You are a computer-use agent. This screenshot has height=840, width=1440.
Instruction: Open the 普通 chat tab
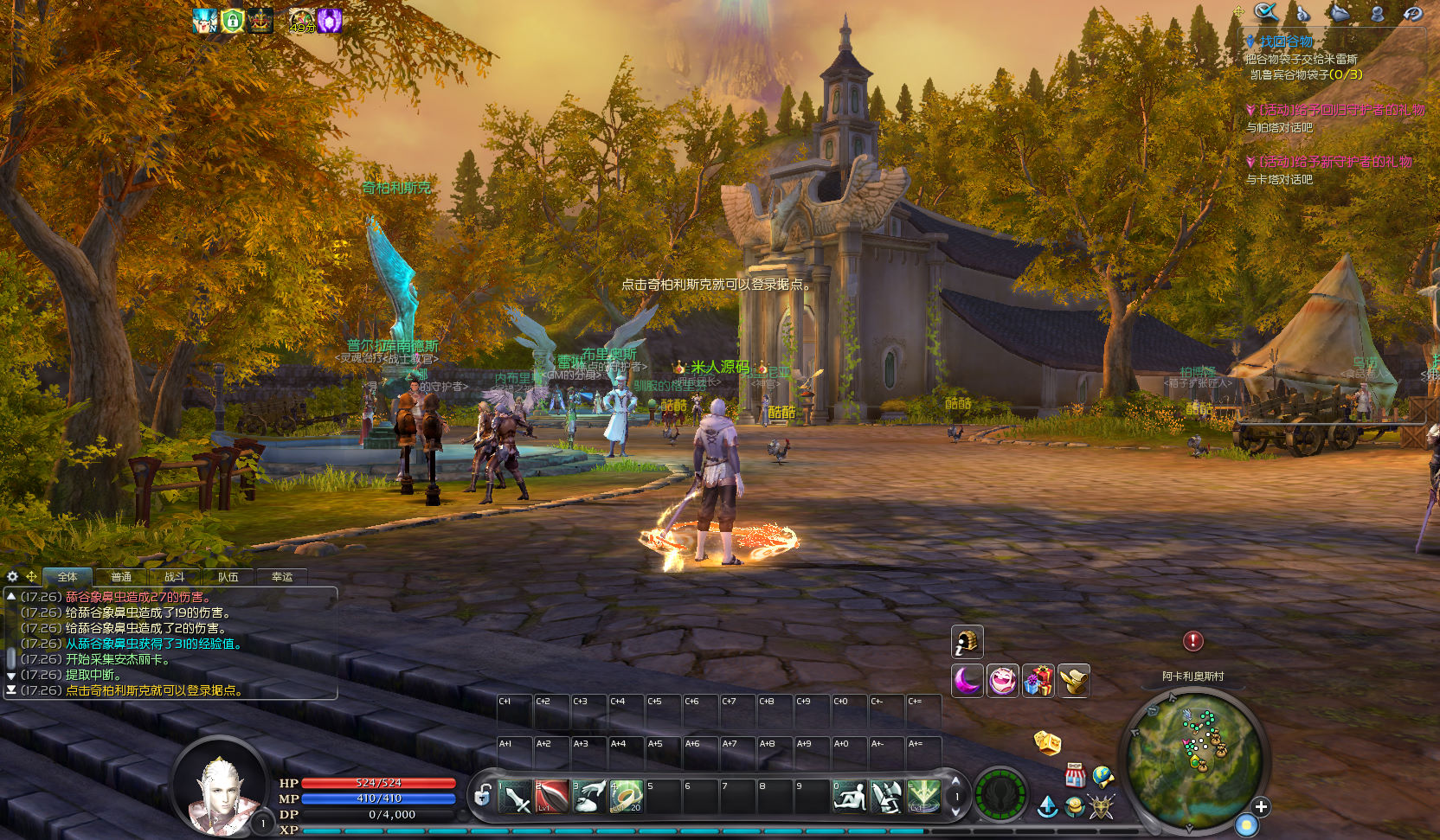click(121, 577)
